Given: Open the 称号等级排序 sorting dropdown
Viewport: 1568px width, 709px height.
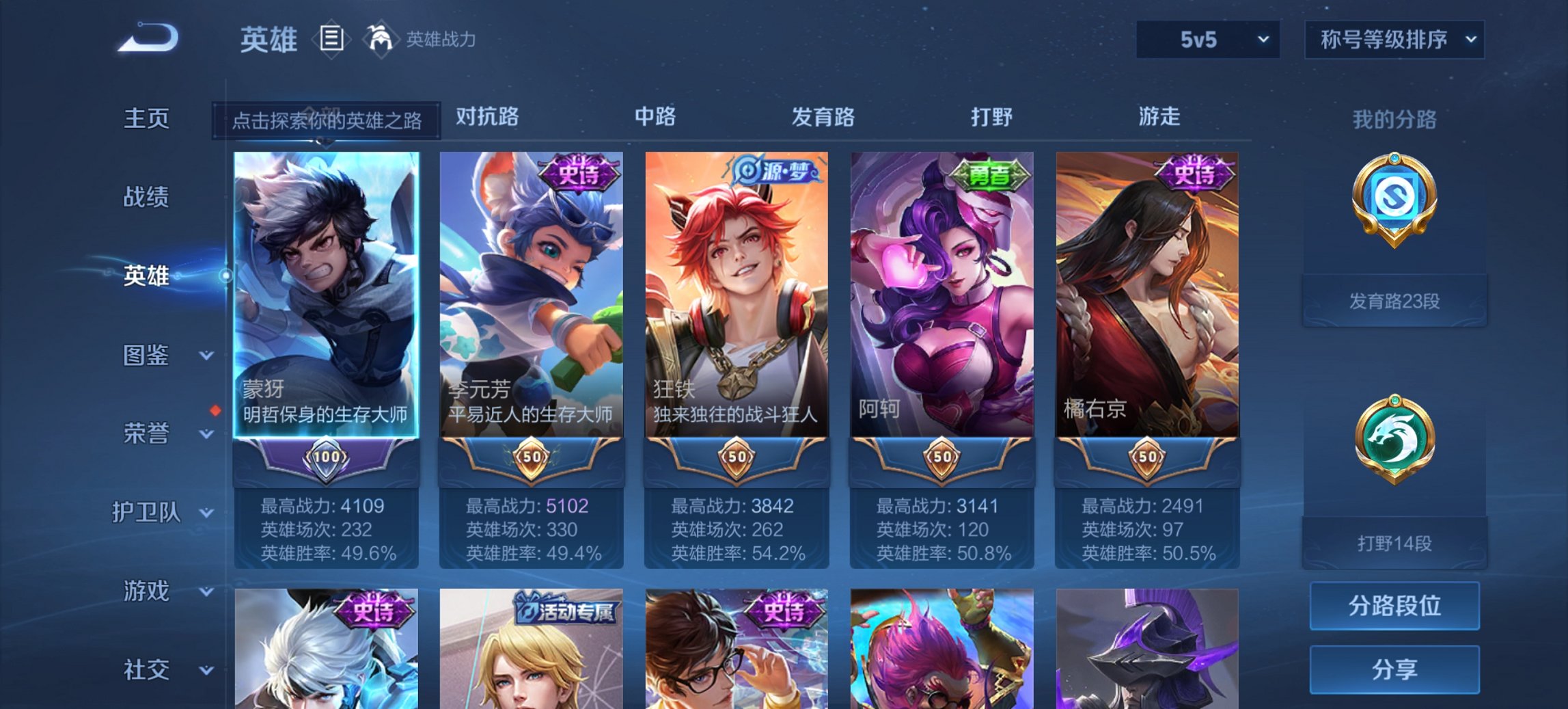Looking at the screenshot, I should coord(1394,40).
